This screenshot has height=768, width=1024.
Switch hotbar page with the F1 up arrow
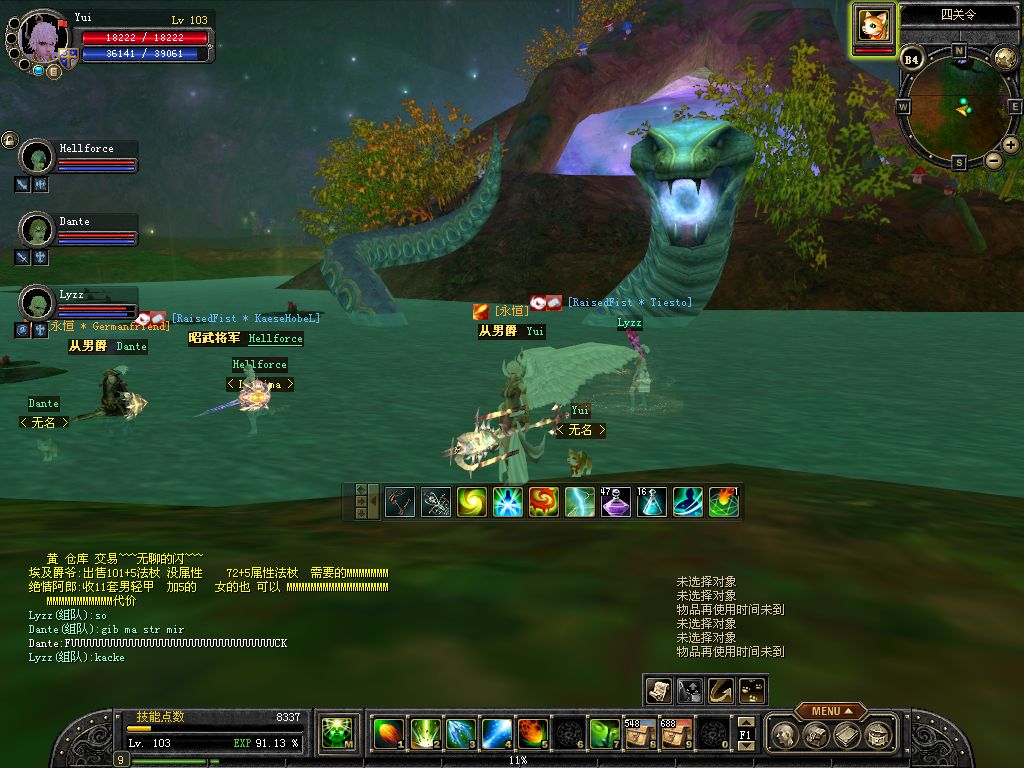coord(745,721)
